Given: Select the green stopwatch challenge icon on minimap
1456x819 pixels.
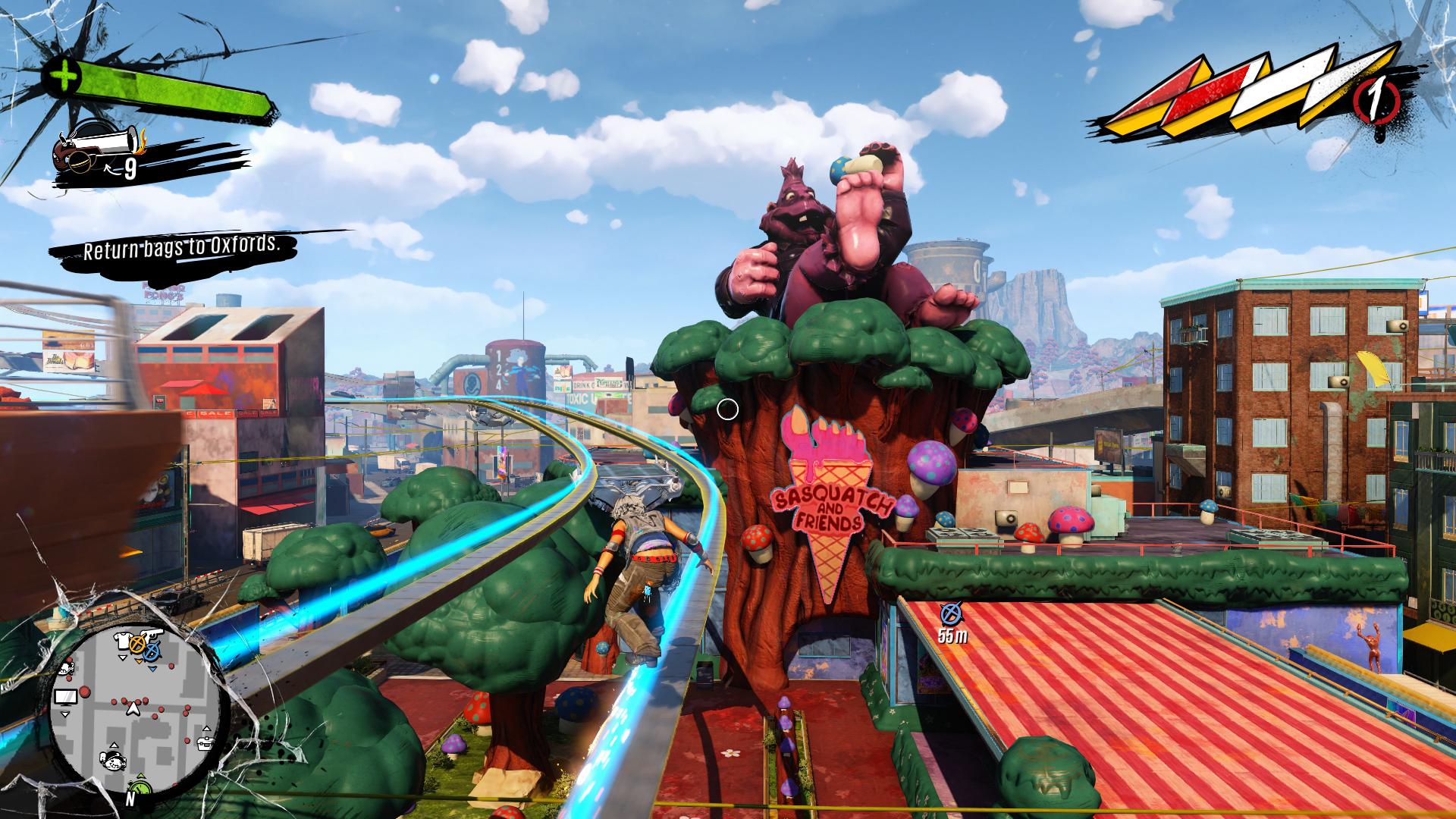Looking at the screenshot, I should (x=140, y=786).
